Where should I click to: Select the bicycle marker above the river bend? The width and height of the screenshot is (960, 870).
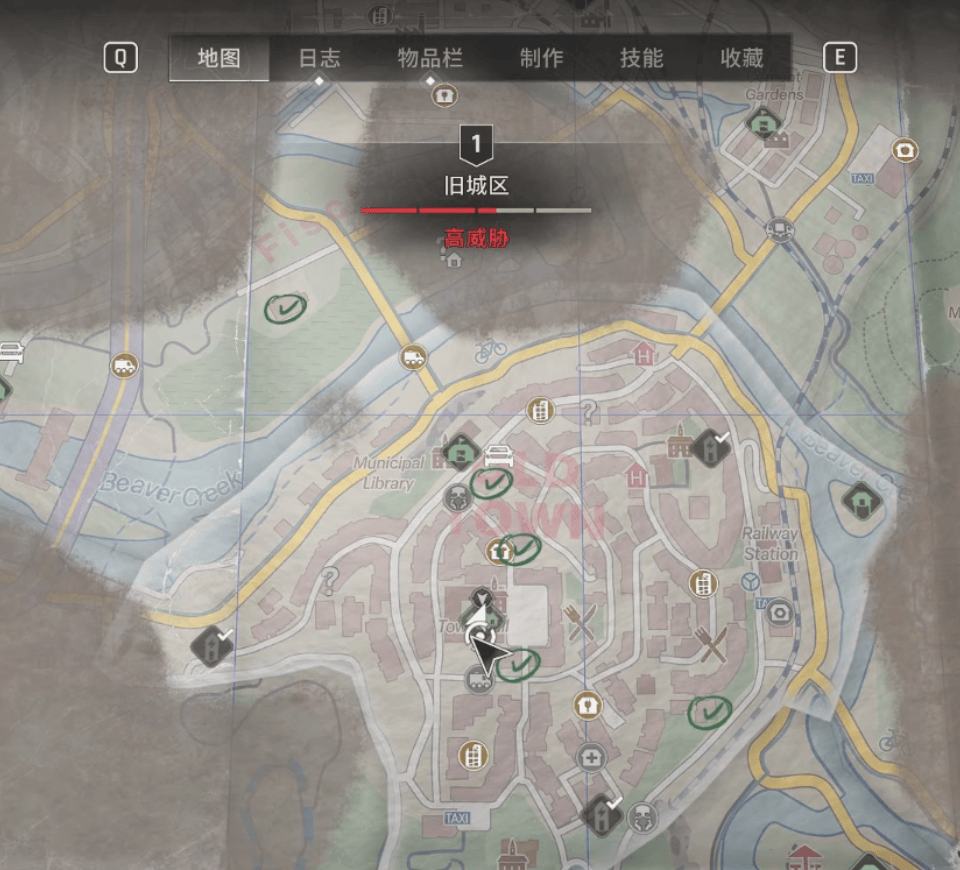[x=490, y=350]
